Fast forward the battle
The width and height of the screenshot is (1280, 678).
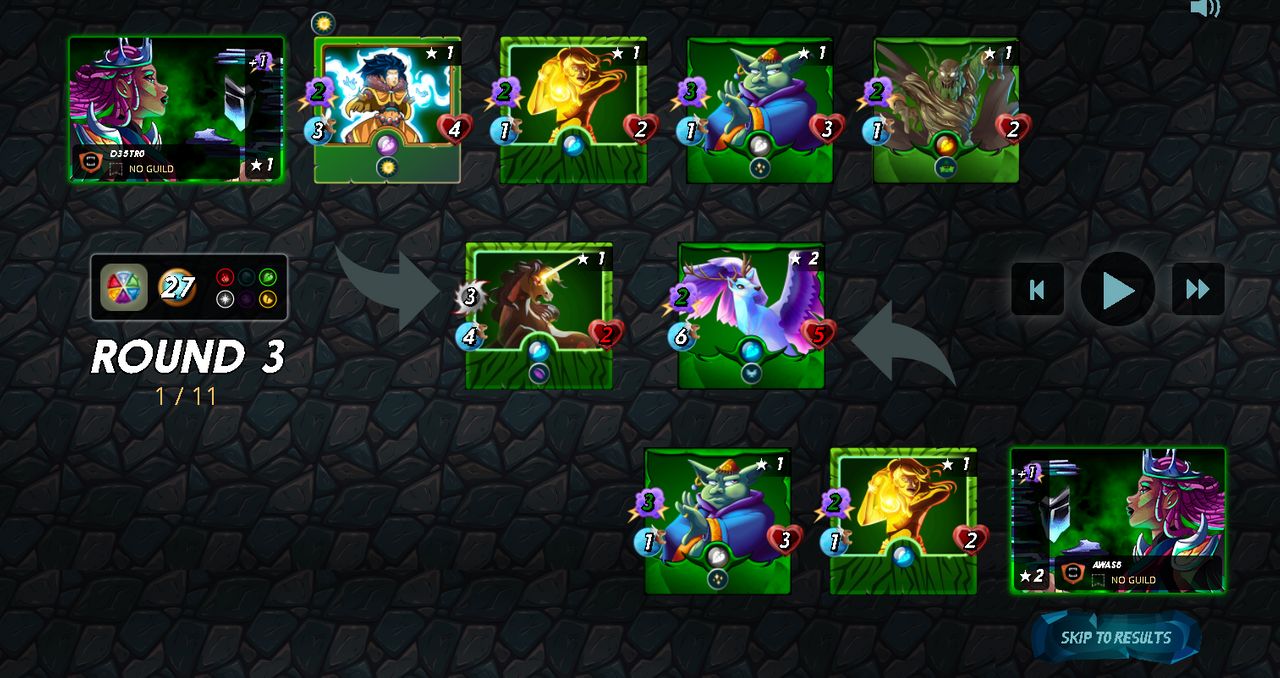click(x=1197, y=290)
